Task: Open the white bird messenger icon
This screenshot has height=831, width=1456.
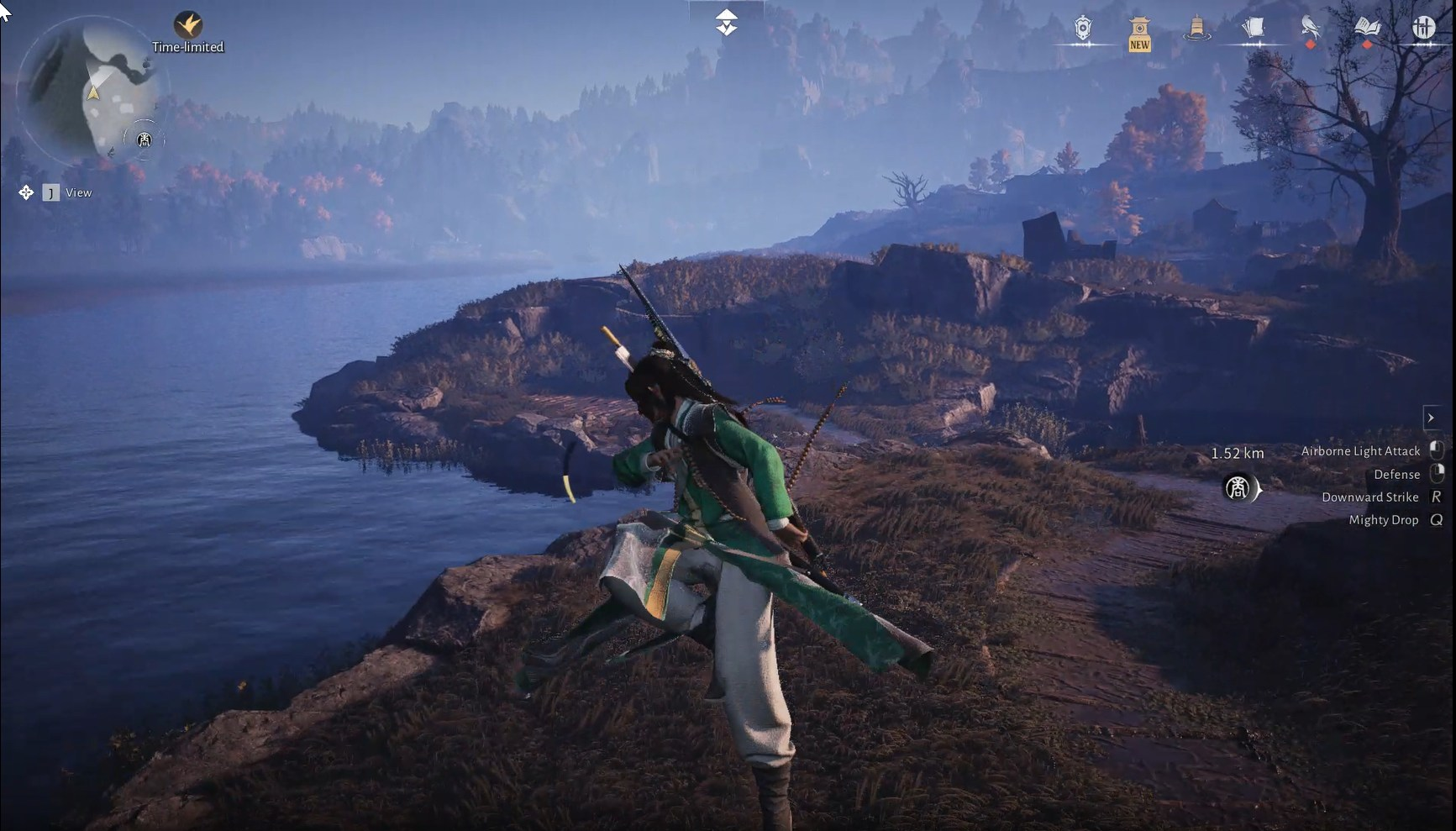Action: (1310, 29)
